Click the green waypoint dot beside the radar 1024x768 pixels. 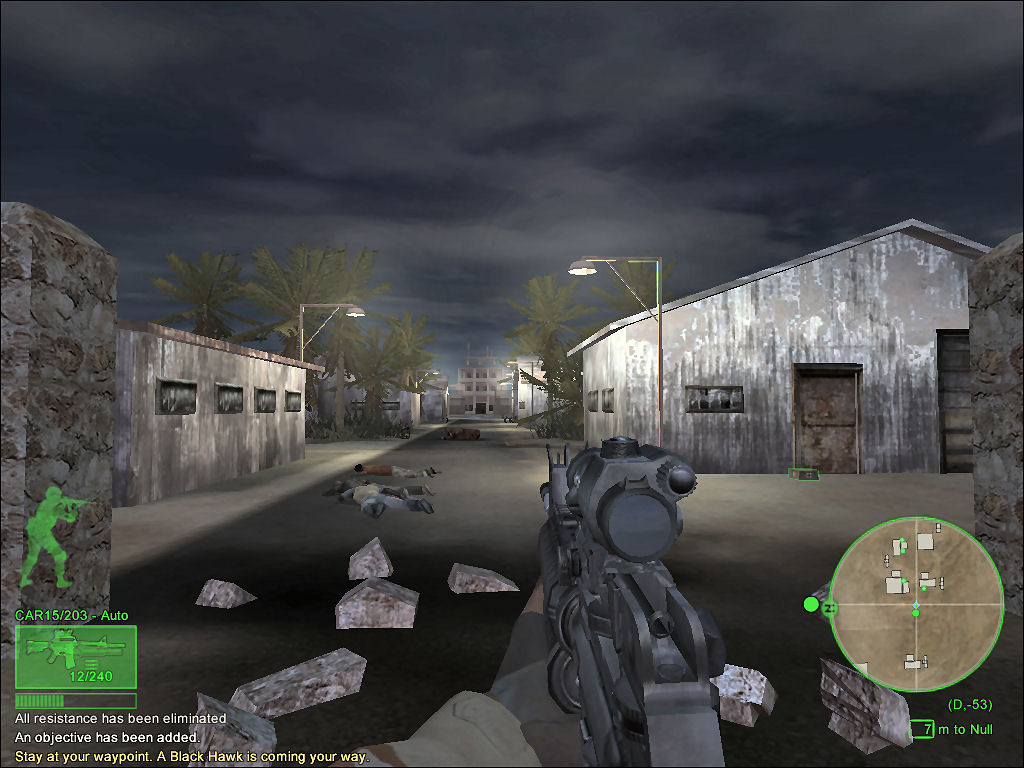[x=811, y=604]
